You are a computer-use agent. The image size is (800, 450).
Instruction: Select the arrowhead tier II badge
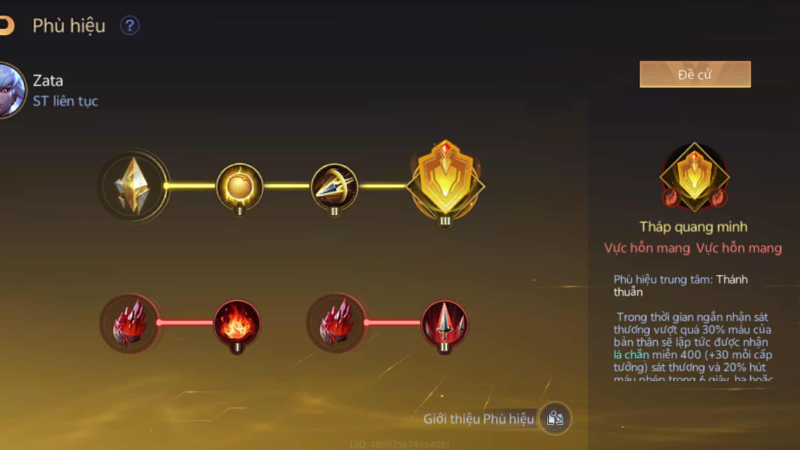coord(333,185)
